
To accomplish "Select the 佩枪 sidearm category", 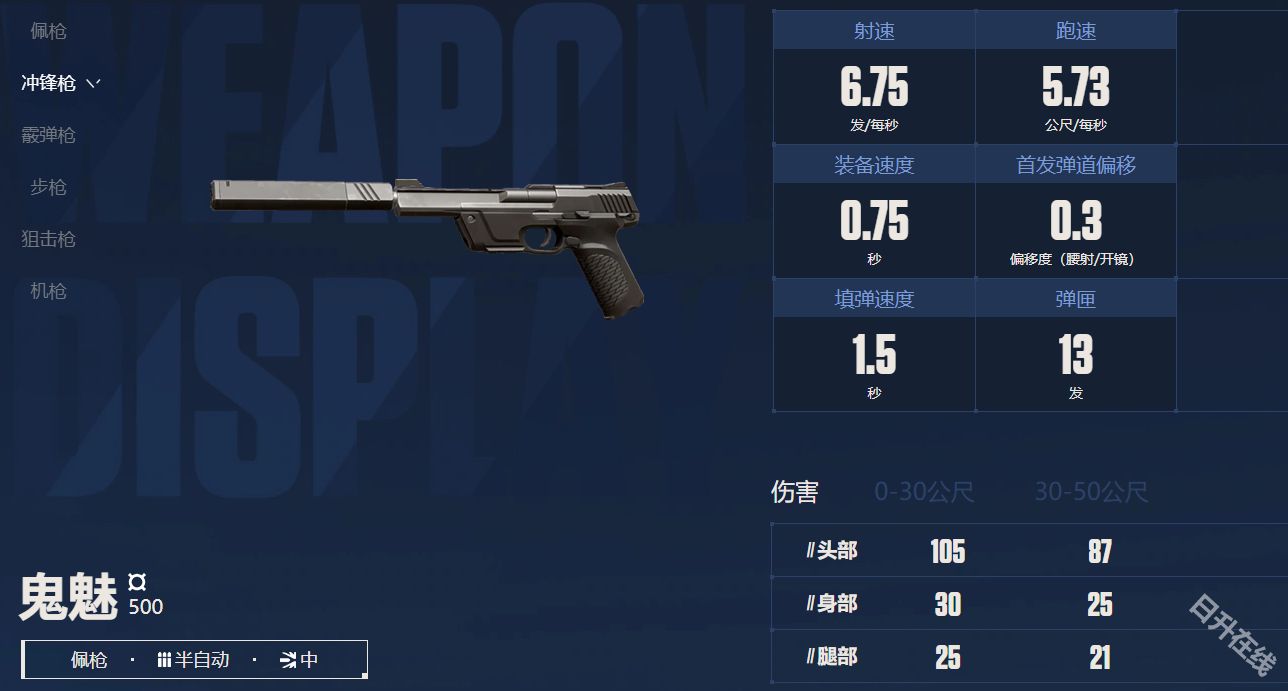I will tap(48, 31).
